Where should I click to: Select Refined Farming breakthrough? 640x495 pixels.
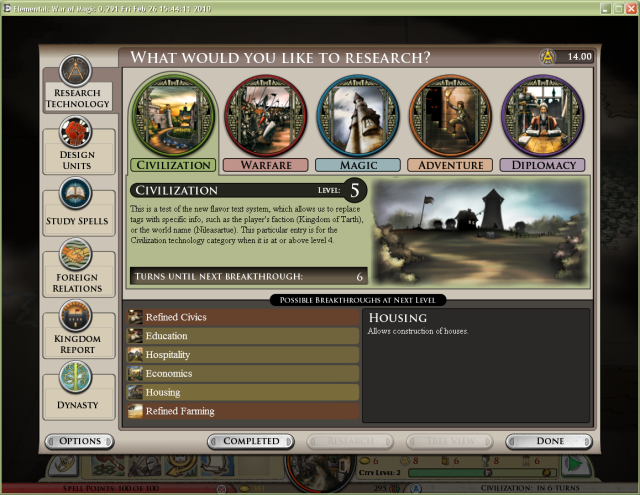(243, 411)
